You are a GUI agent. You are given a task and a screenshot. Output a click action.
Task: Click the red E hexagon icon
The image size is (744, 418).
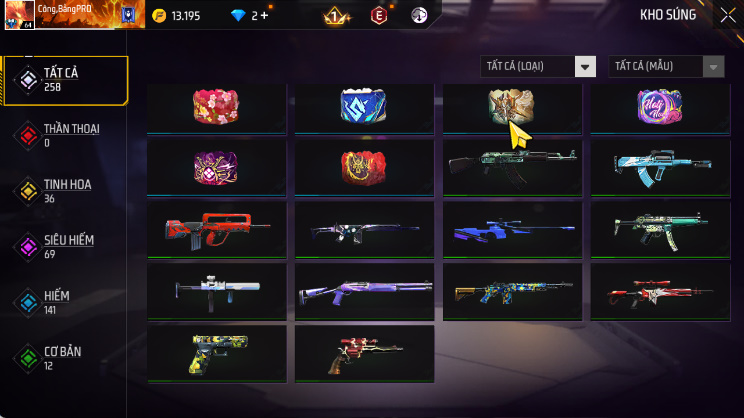click(379, 15)
